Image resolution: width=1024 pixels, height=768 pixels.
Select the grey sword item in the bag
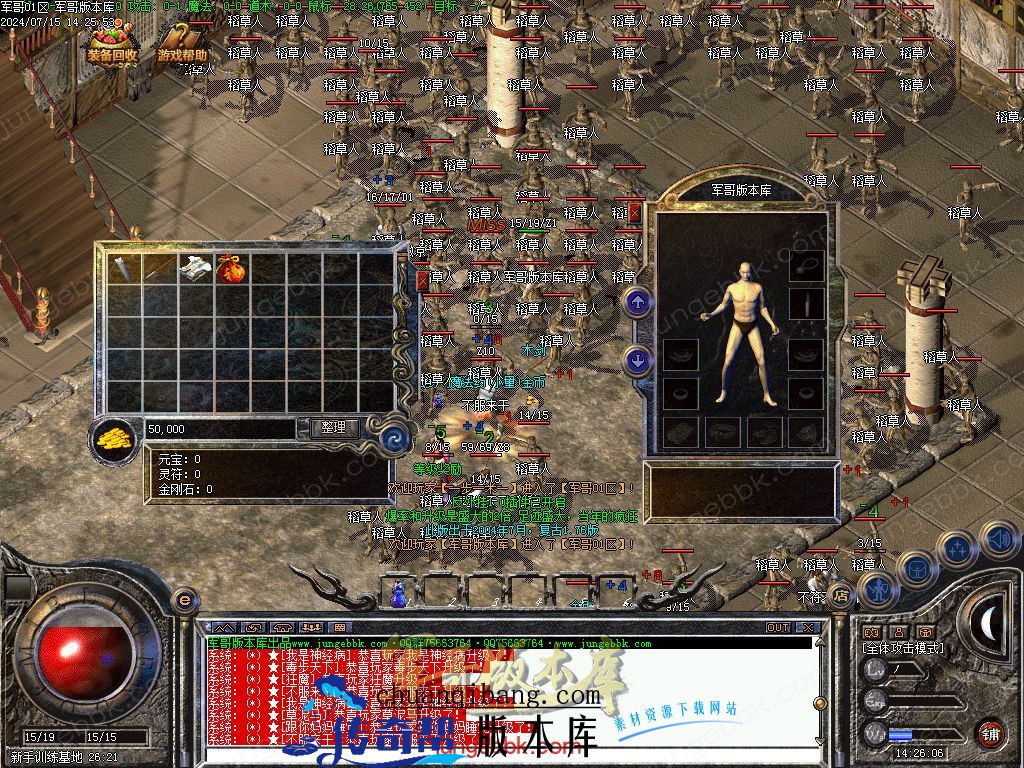124,268
